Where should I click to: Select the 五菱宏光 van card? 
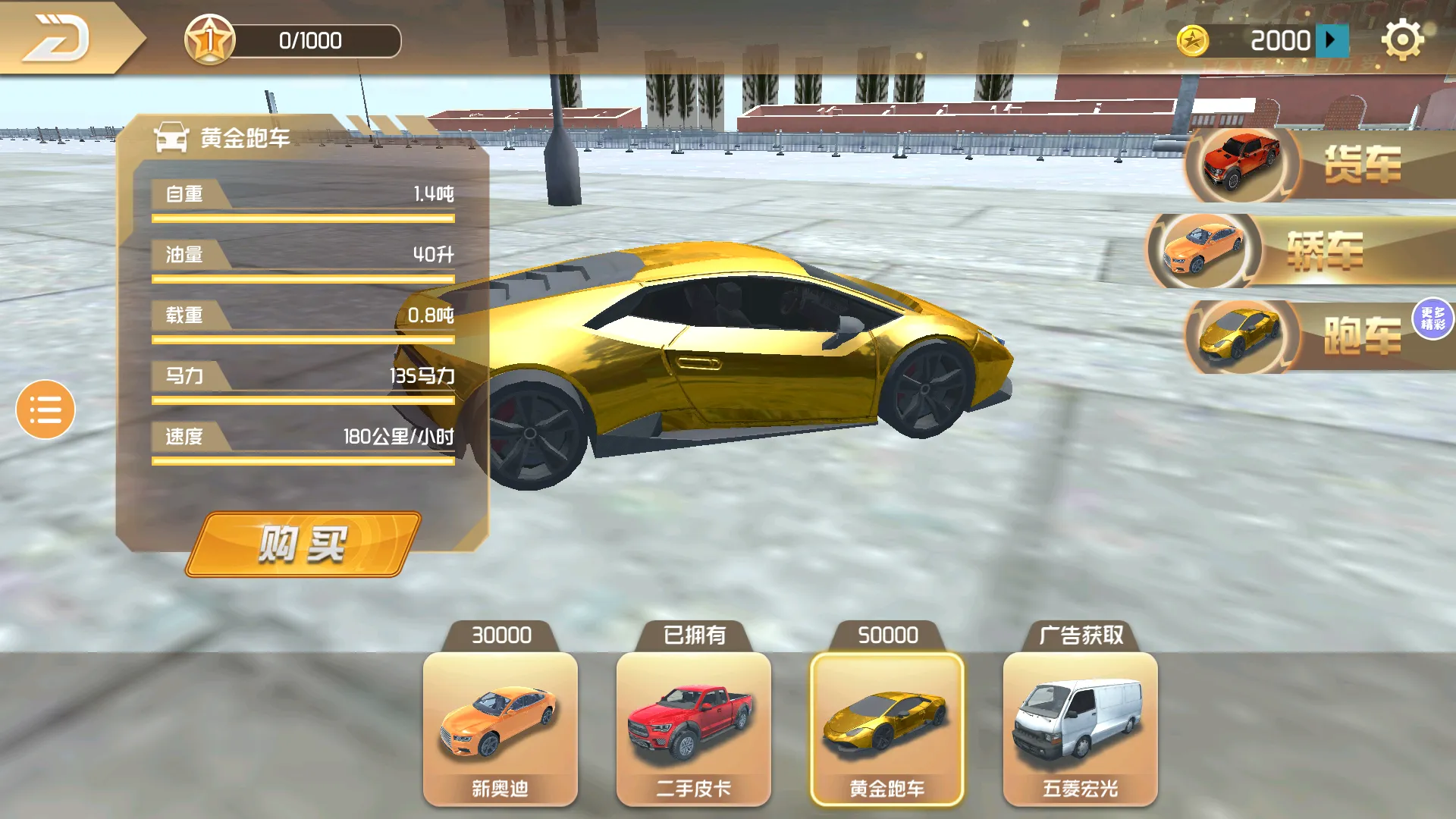(x=1080, y=728)
